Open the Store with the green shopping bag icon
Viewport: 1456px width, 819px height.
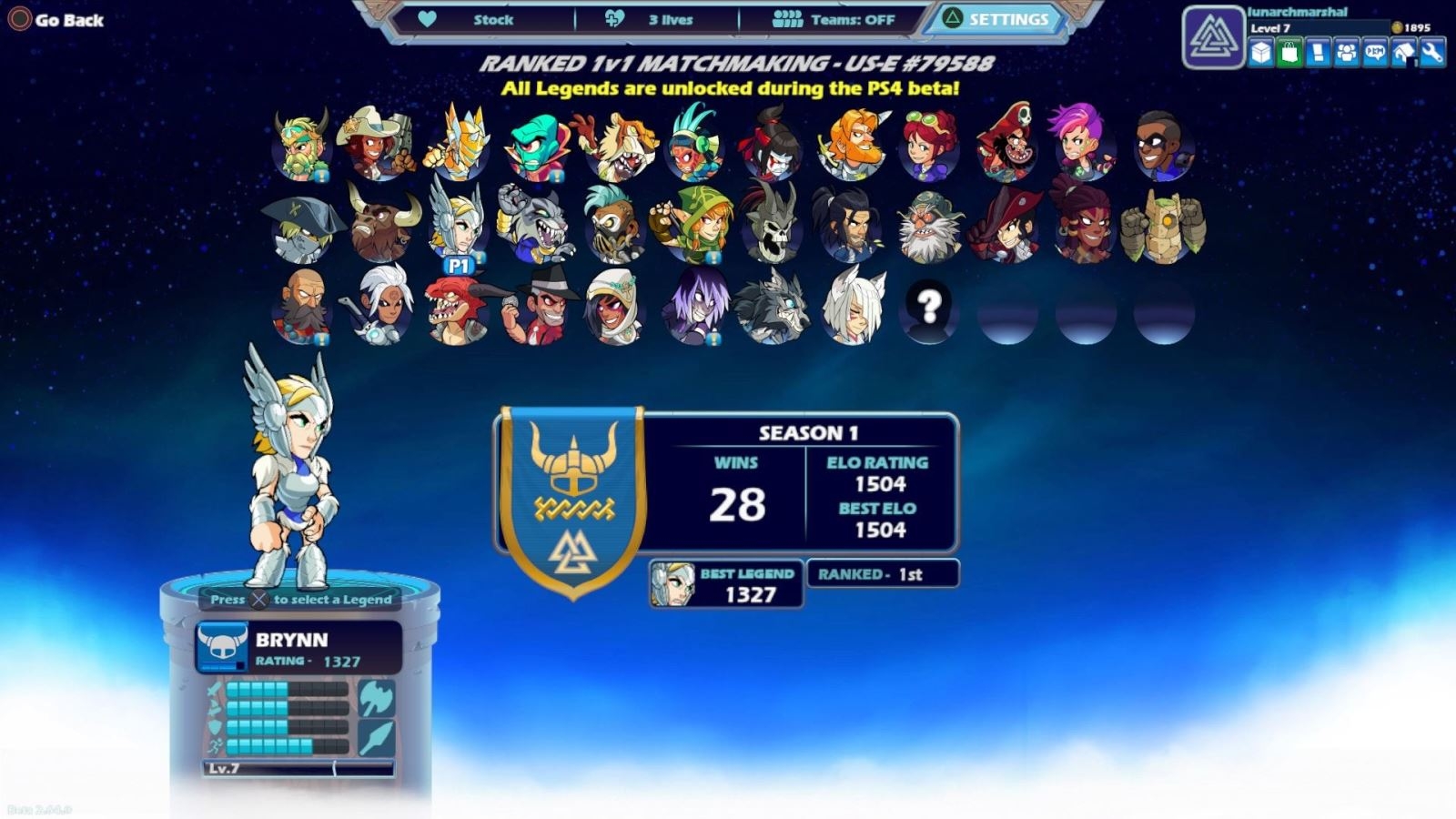(x=1289, y=52)
